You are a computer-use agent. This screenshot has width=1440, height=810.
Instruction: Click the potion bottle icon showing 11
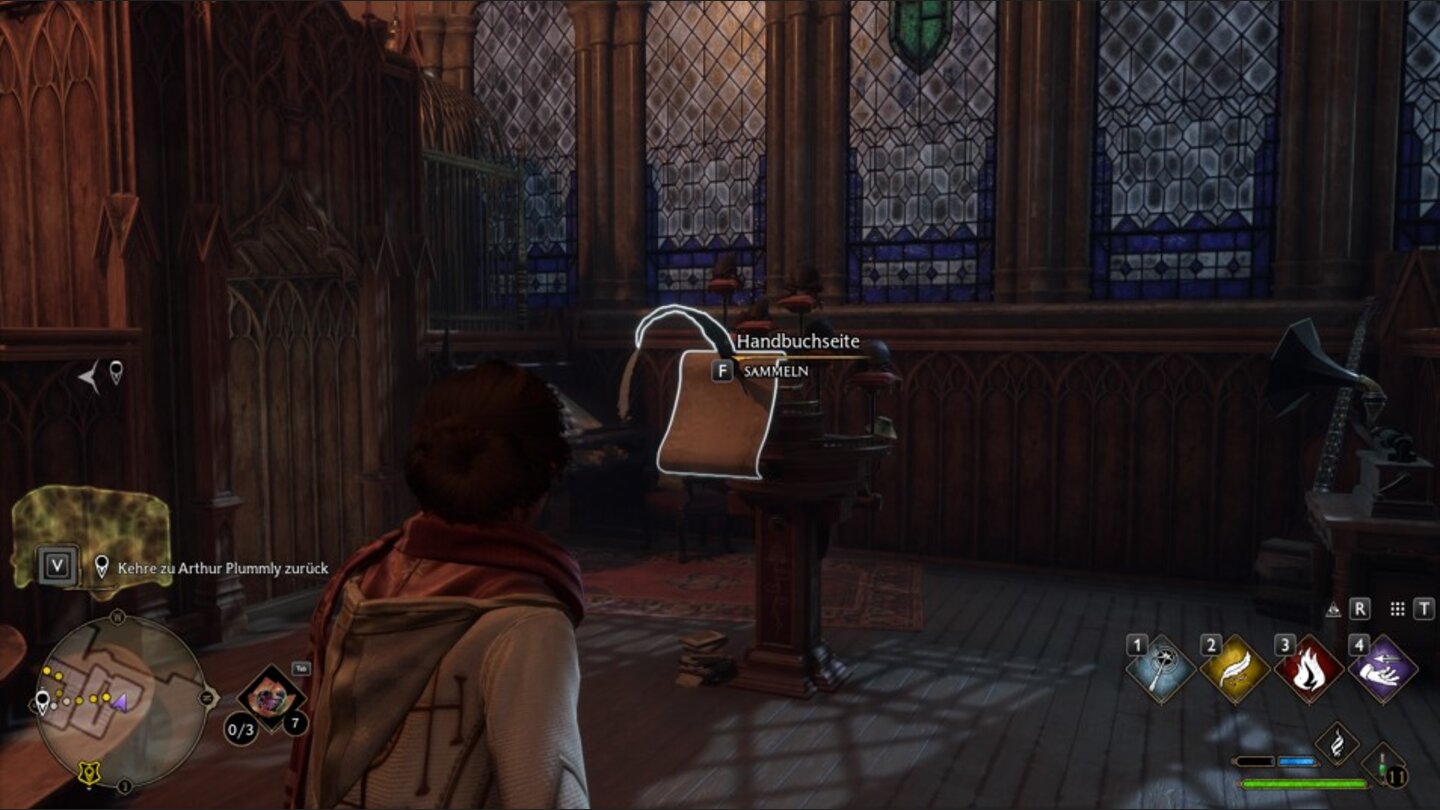[1385, 765]
